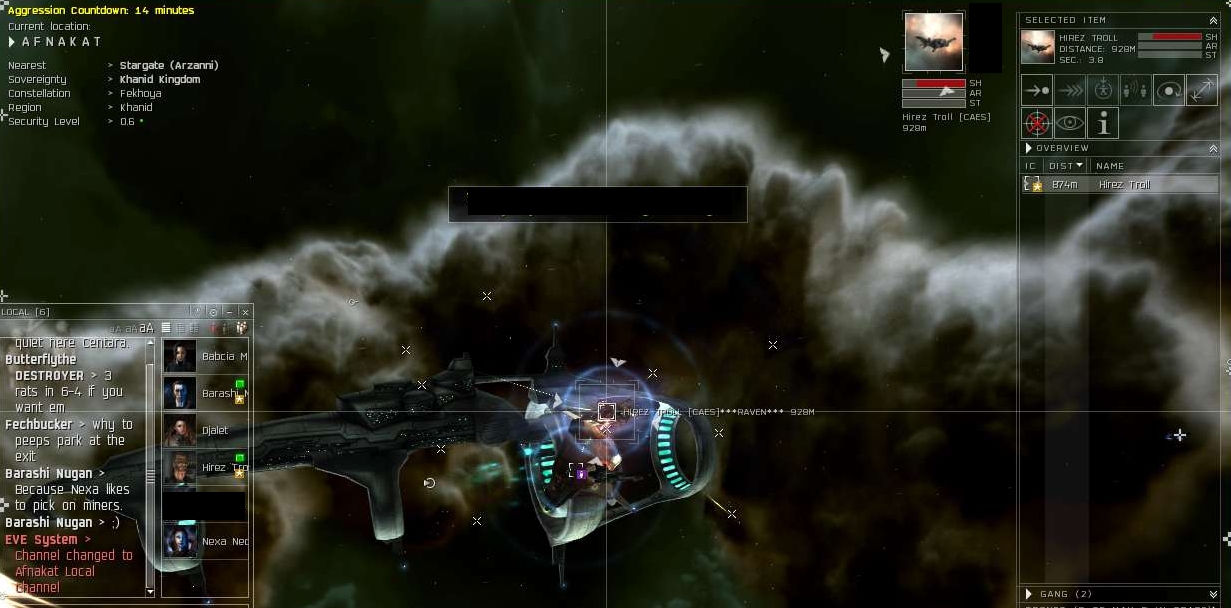Select Nexa in the Local member list
This screenshot has width=1231, height=608.
[x=205, y=541]
